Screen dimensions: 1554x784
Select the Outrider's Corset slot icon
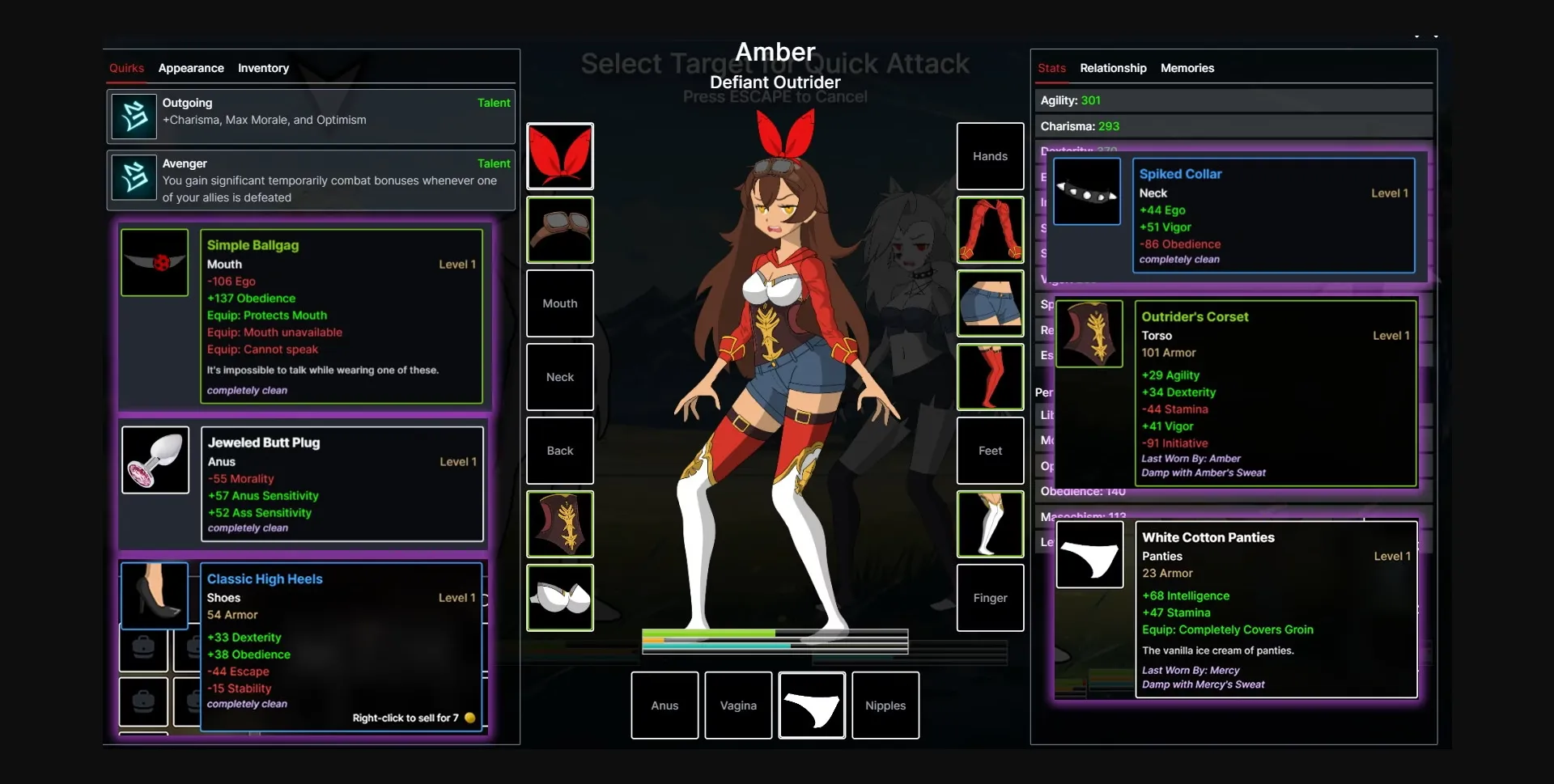point(560,524)
